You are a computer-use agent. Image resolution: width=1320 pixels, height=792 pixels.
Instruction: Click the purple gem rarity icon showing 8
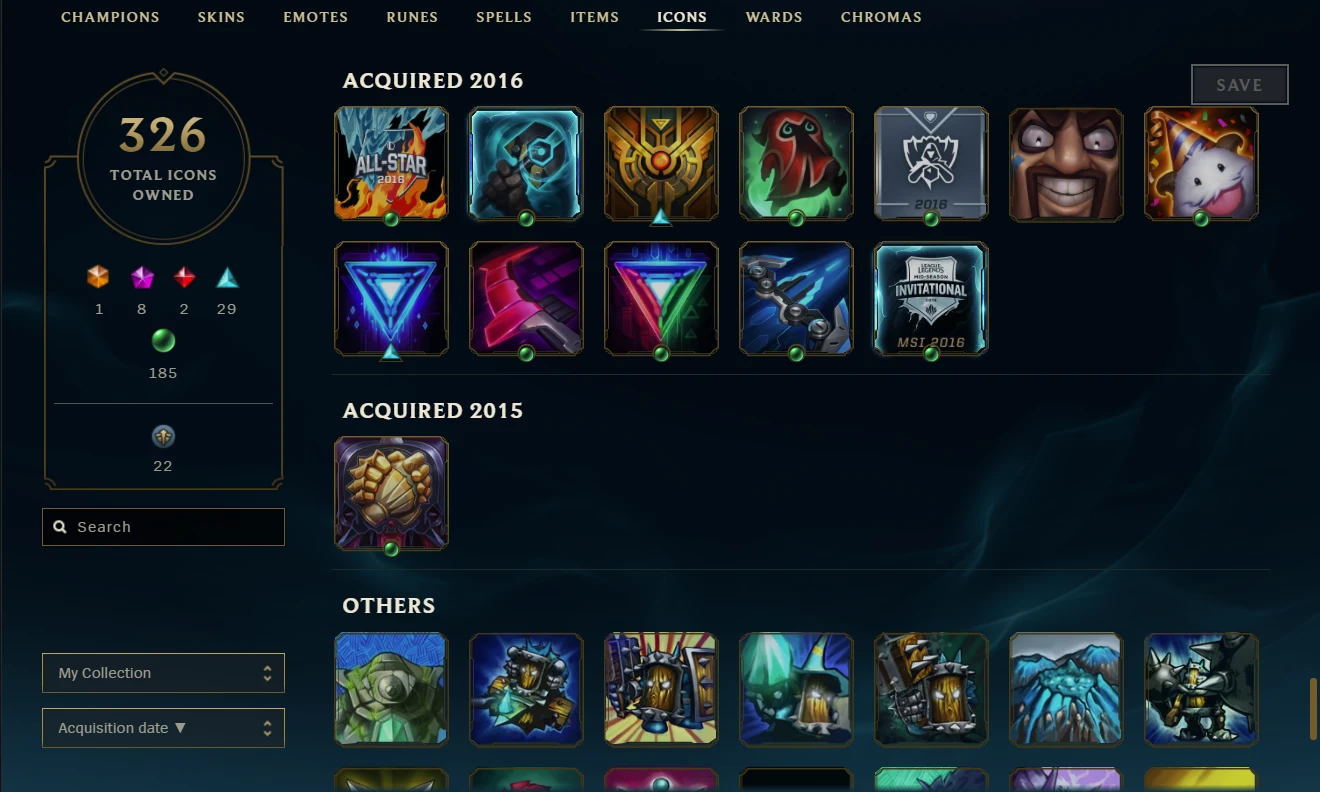click(141, 278)
